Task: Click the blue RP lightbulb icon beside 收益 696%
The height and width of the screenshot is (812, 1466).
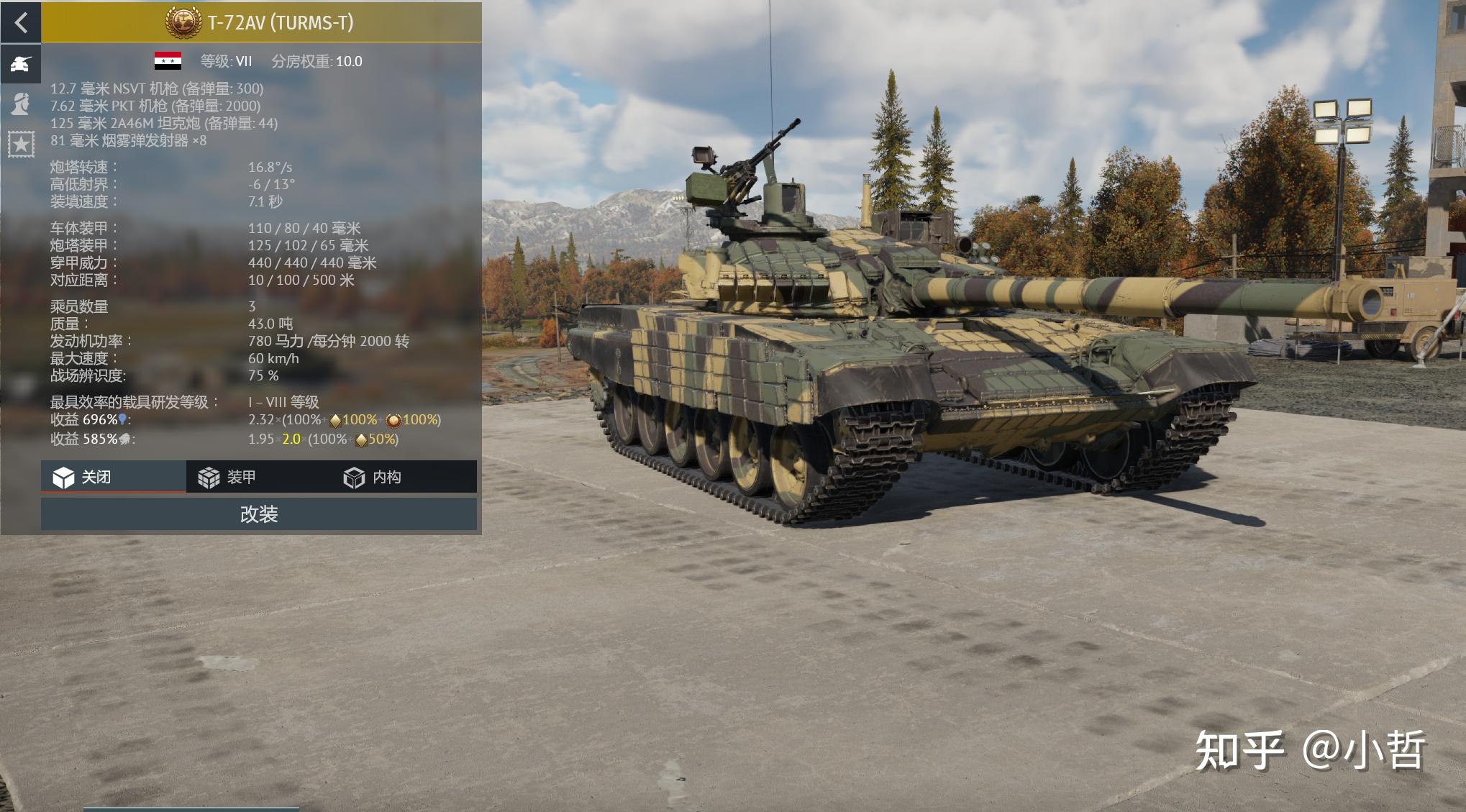Action: (x=122, y=420)
